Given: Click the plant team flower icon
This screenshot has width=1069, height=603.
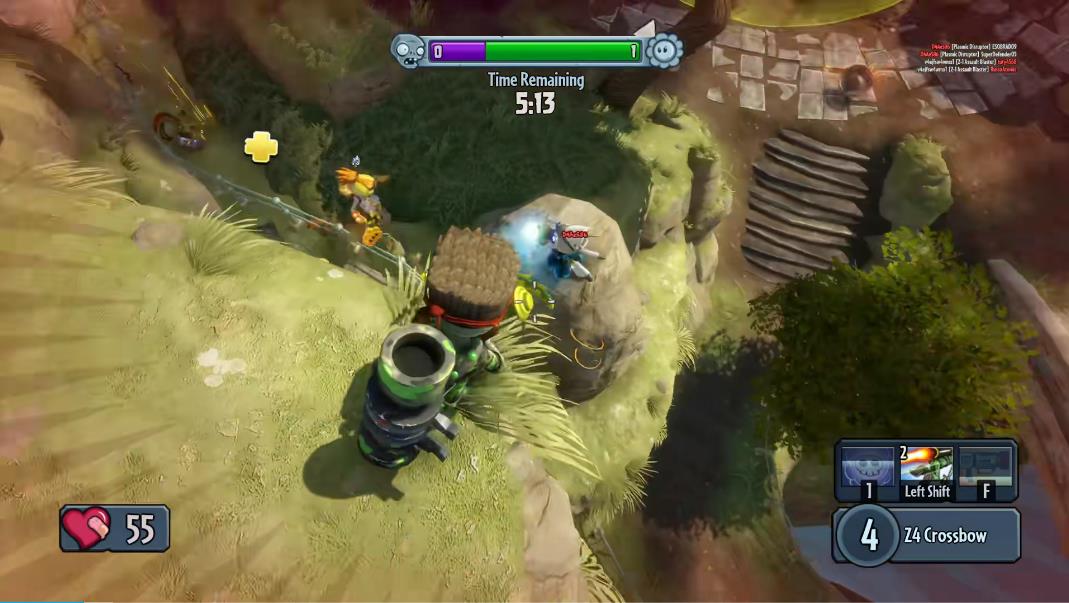Looking at the screenshot, I should point(663,50).
